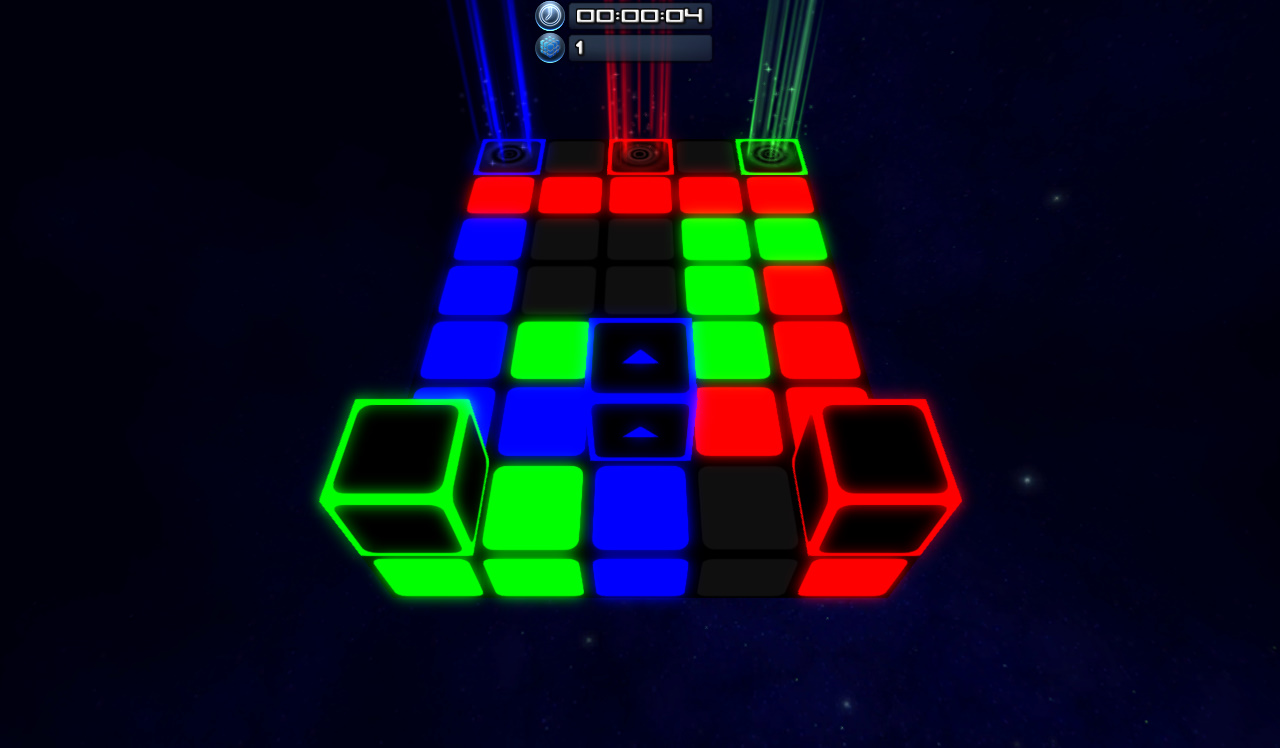Click the cube counter icon
Screen dimensions: 1280x748
[549, 47]
